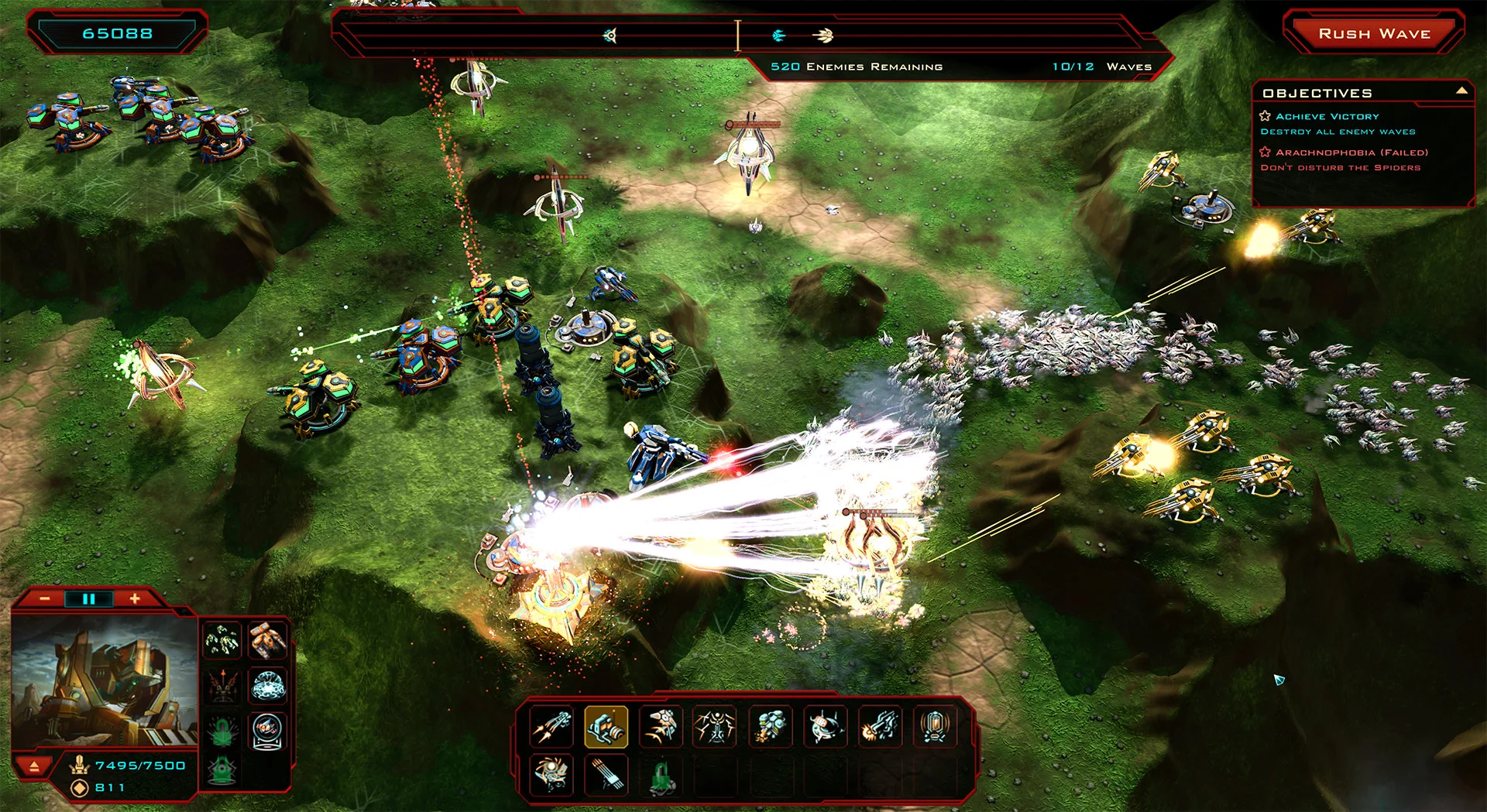Viewport: 1487px width, 812px height.
Task: Select the swirling vortex tower icon
Action: click(x=551, y=775)
